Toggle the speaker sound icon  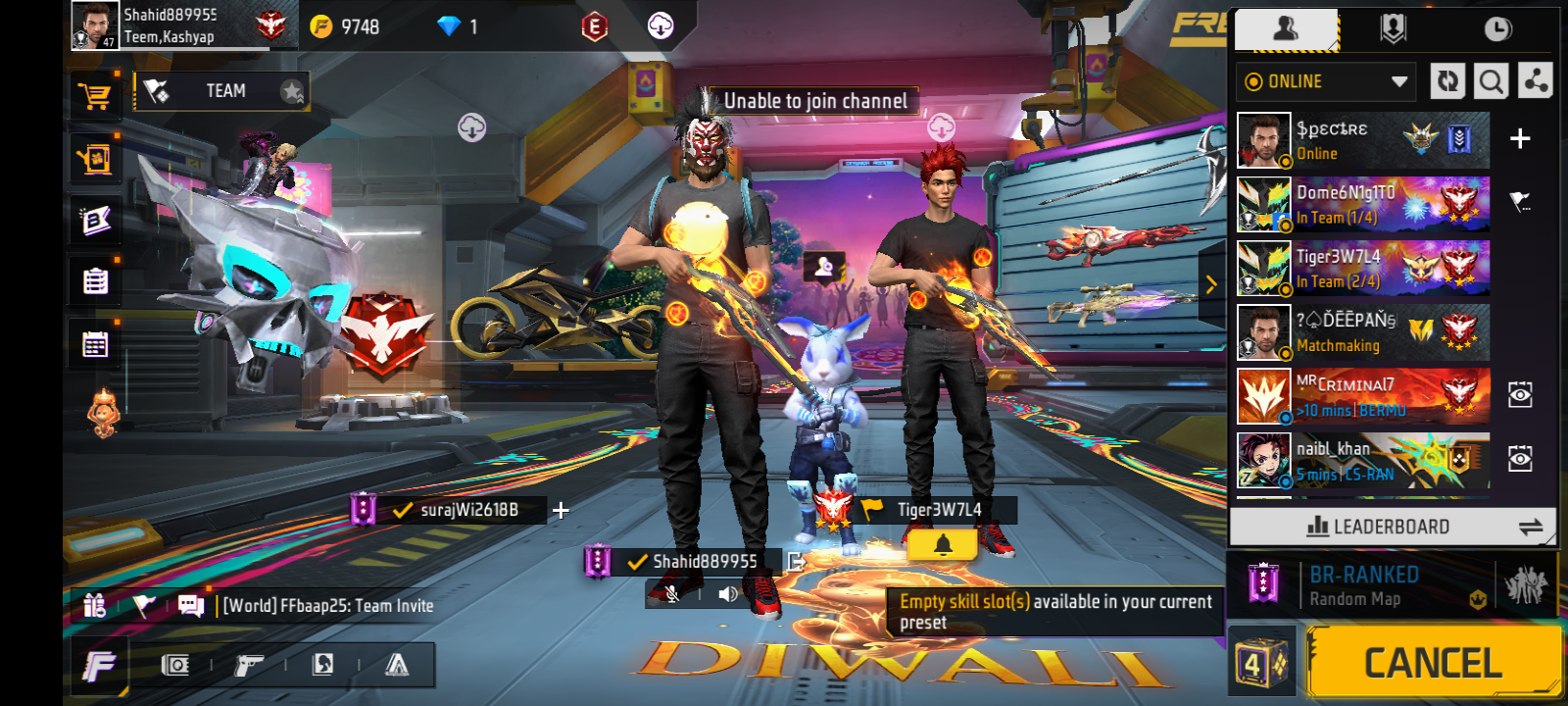pyautogui.click(x=728, y=594)
